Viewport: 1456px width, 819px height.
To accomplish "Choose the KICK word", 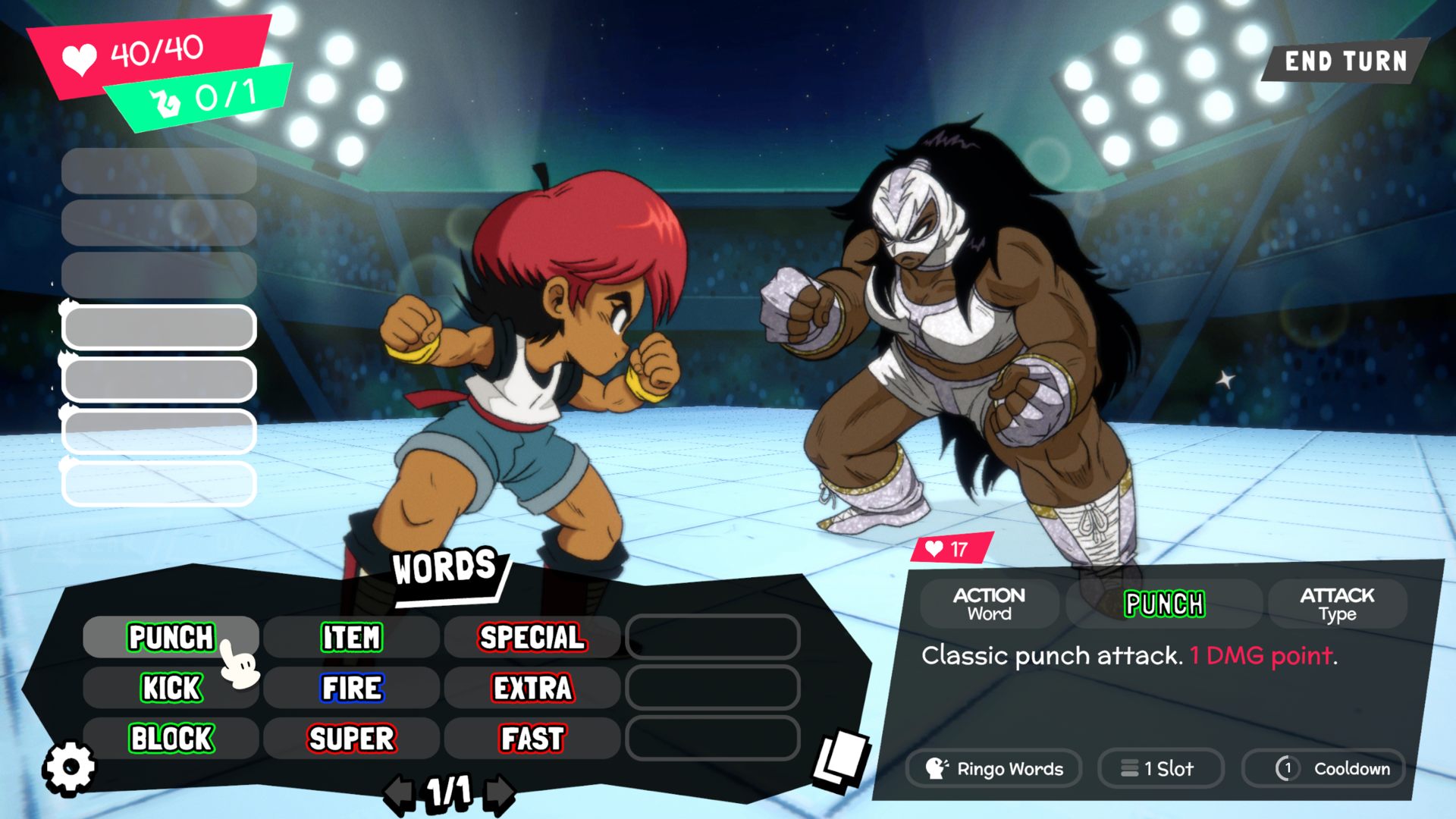I will coord(171,688).
